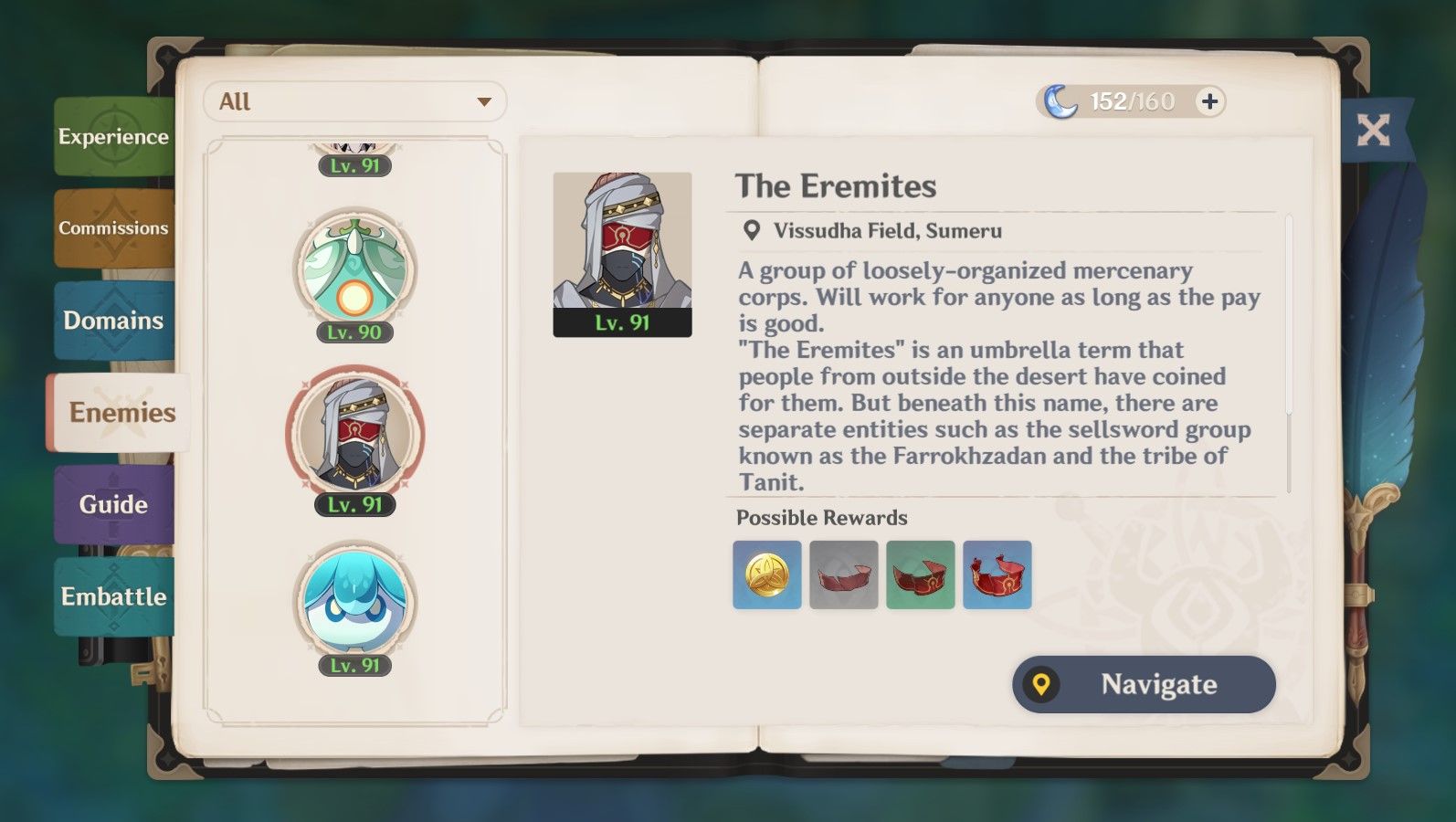Open the Guide section
The width and height of the screenshot is (1456, 822).
coord(113,504)
